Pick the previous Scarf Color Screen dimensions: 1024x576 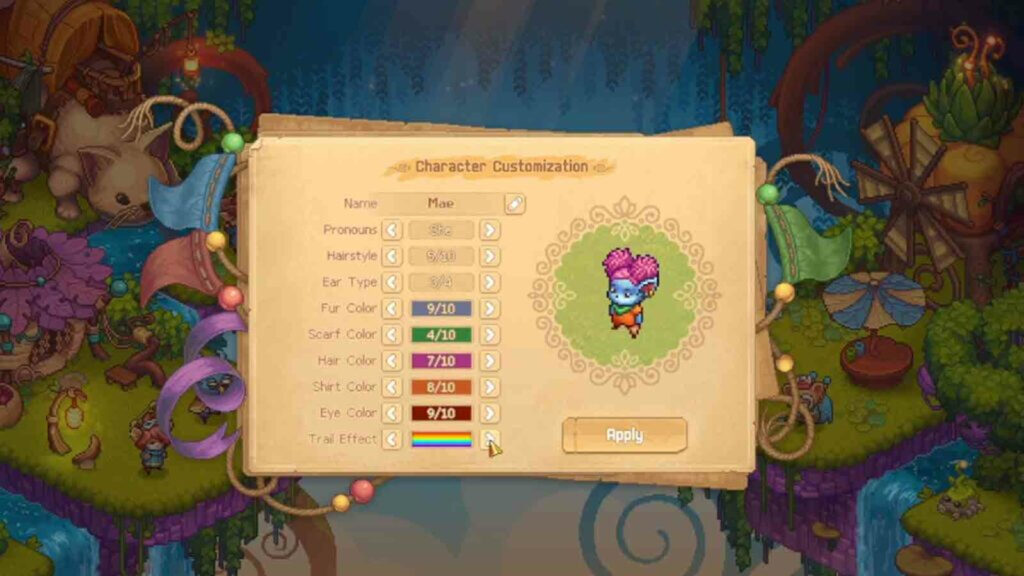click(392, 335)
